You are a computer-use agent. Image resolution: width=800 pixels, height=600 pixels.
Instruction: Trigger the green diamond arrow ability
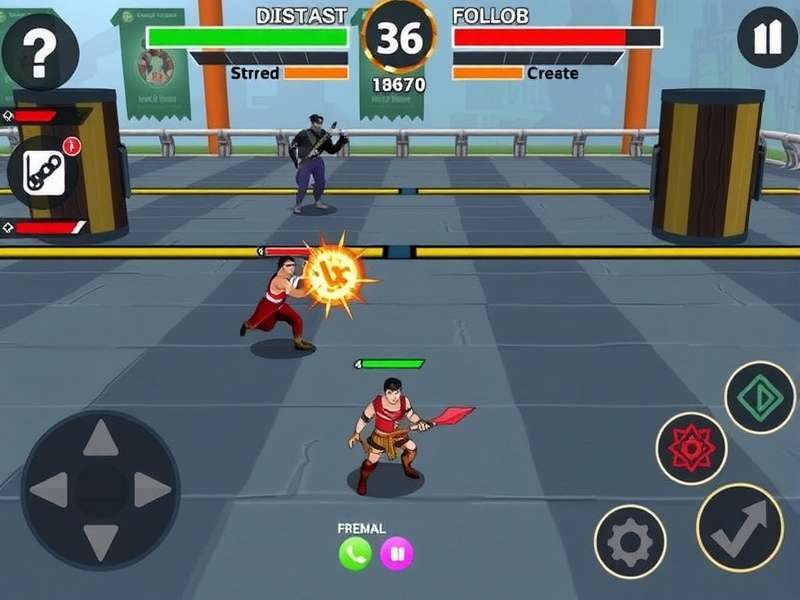759,397
